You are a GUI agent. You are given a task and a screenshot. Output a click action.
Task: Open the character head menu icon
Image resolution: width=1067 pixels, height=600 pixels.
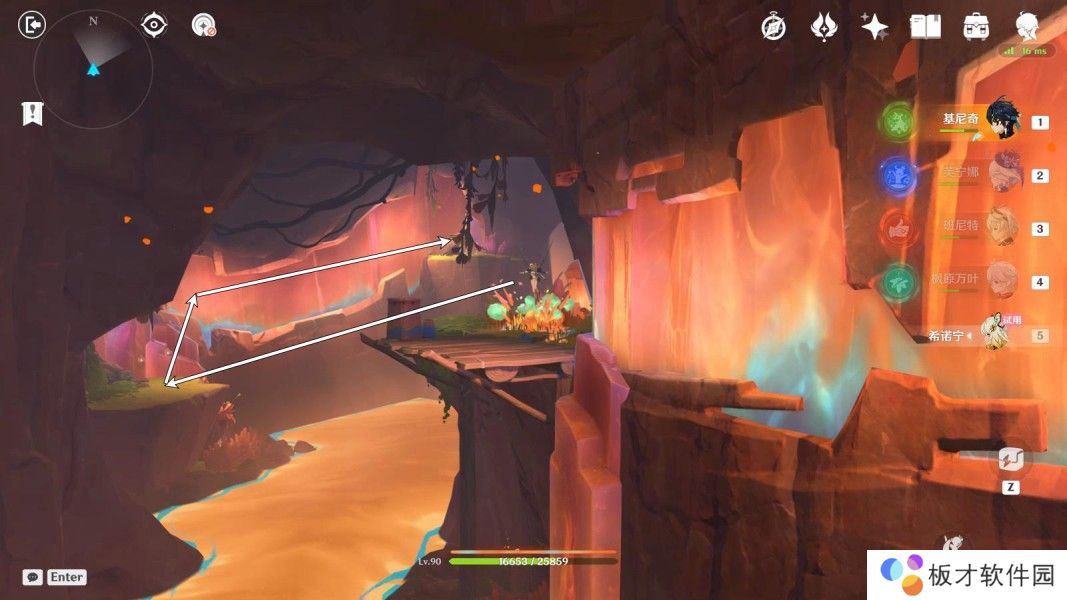coord(1027,27)
